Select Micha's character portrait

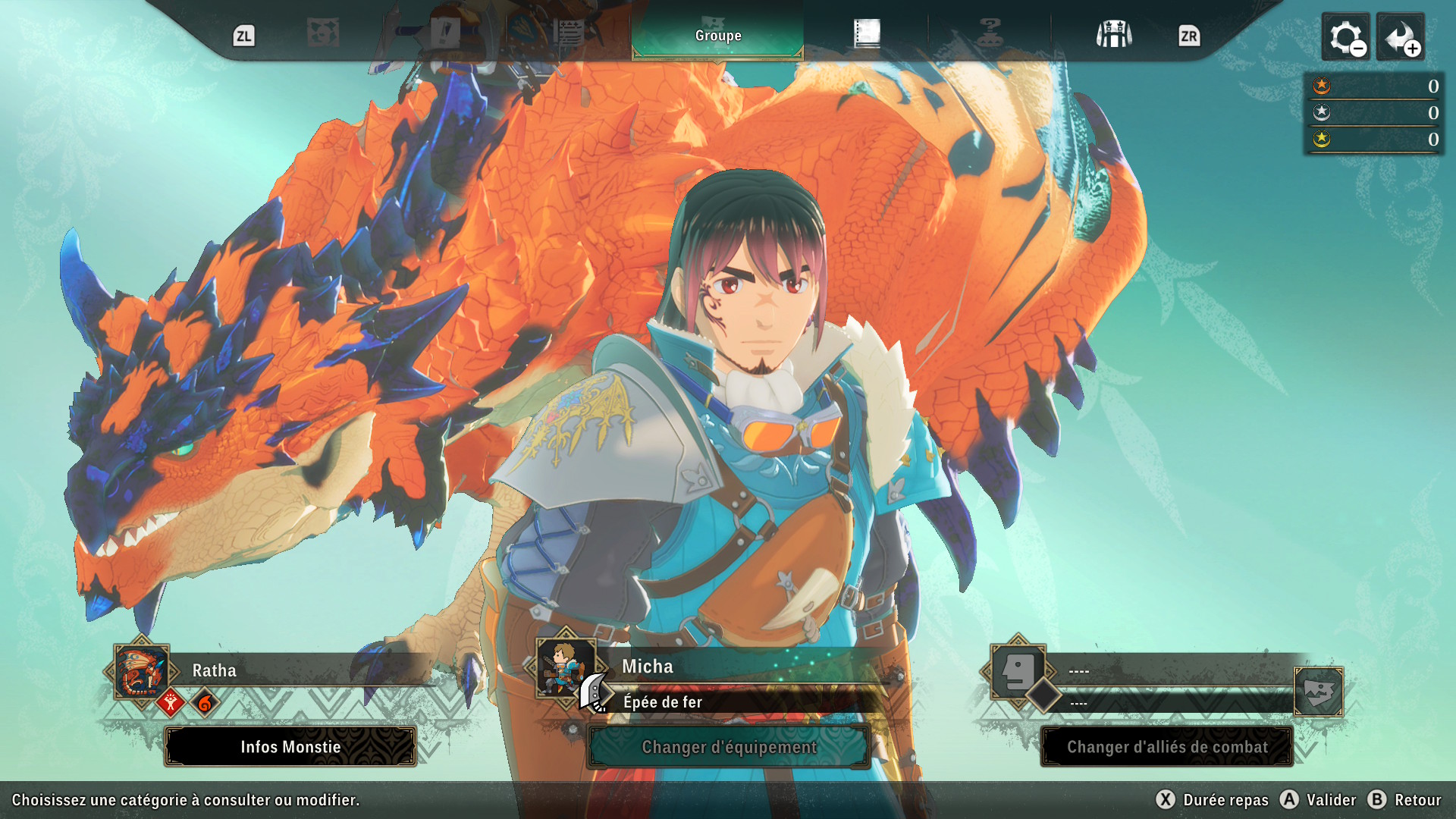pyautogui.click(x=565, y=667)
